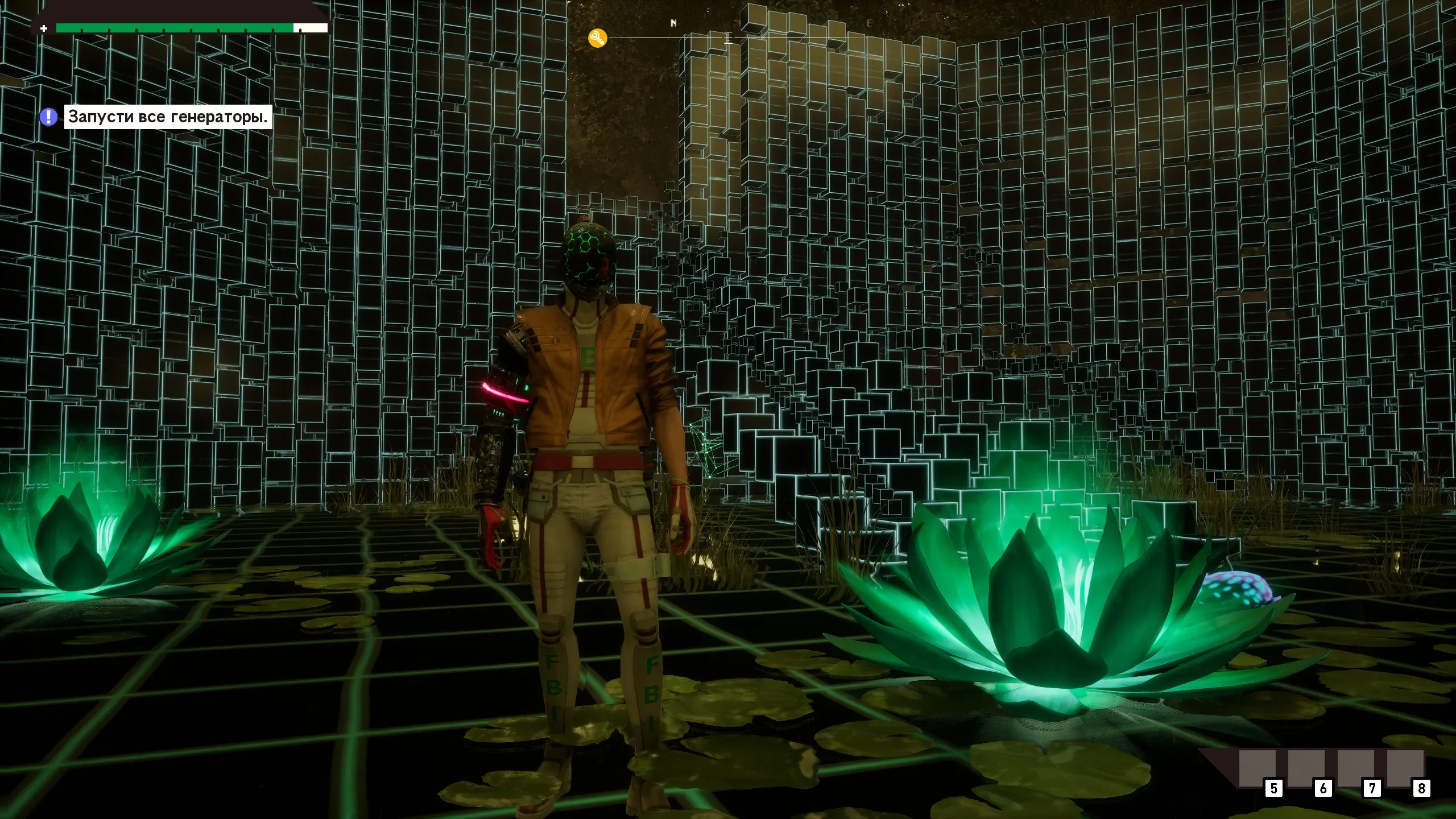1456x819 pixels.
Task: Select the blue exclamation objective icon
Action: click(48, 117)
